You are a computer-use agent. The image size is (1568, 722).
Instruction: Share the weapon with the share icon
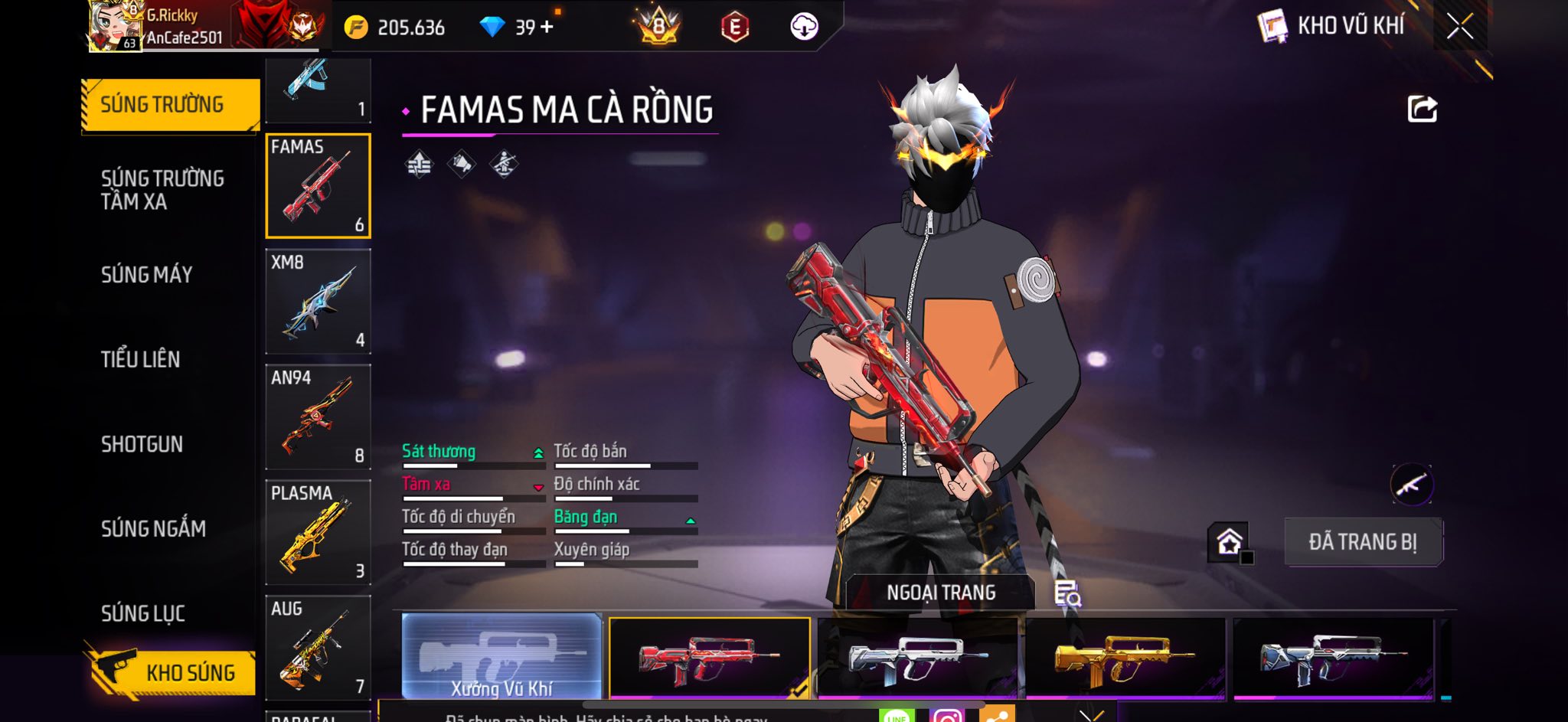[x=1422, y=109]
